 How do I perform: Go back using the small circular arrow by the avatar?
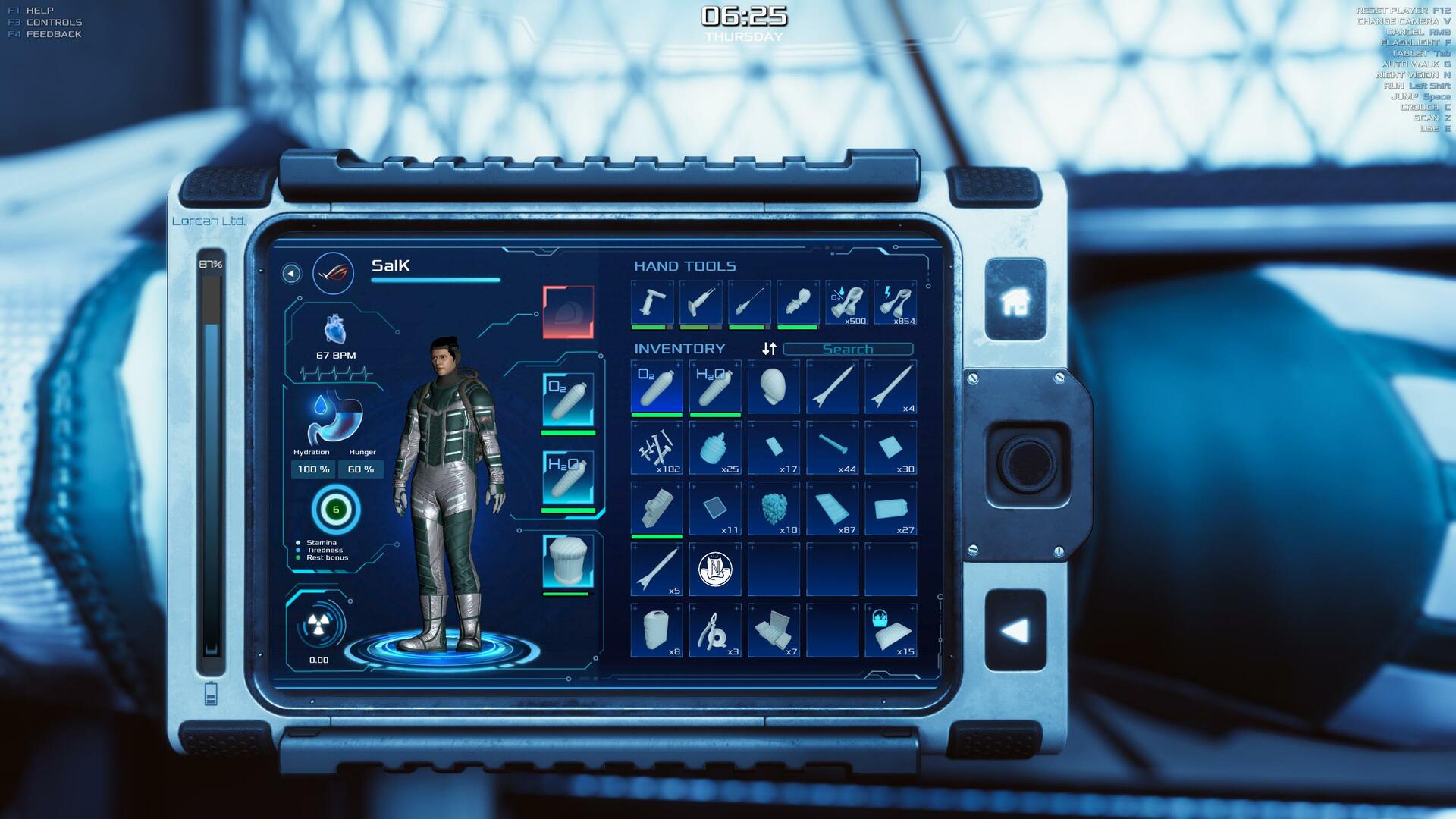(x=290, y=273)
